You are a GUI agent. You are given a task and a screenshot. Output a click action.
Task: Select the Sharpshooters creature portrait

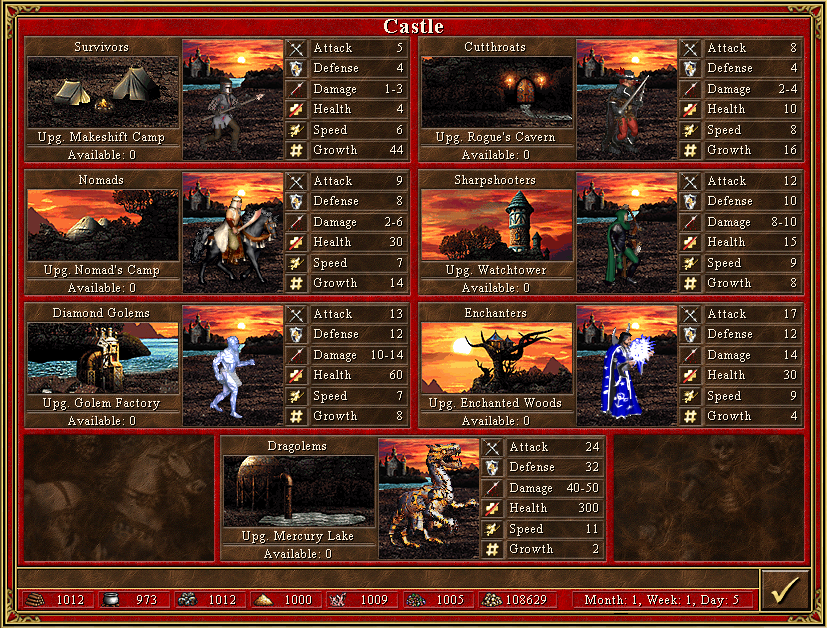click(627, 233)
